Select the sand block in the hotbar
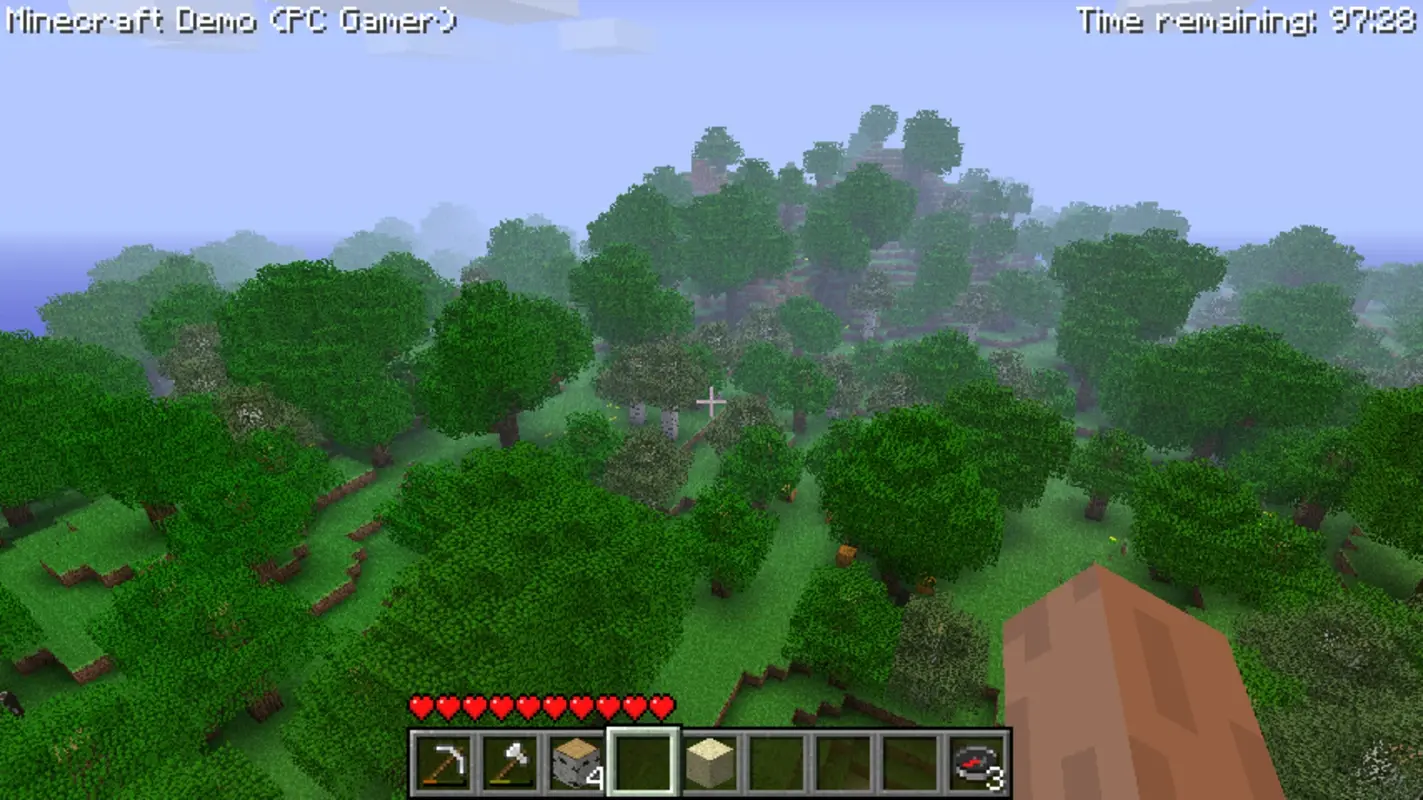Screen dimensions: 1423x800 pyautogui.click(x=710, y=762)
